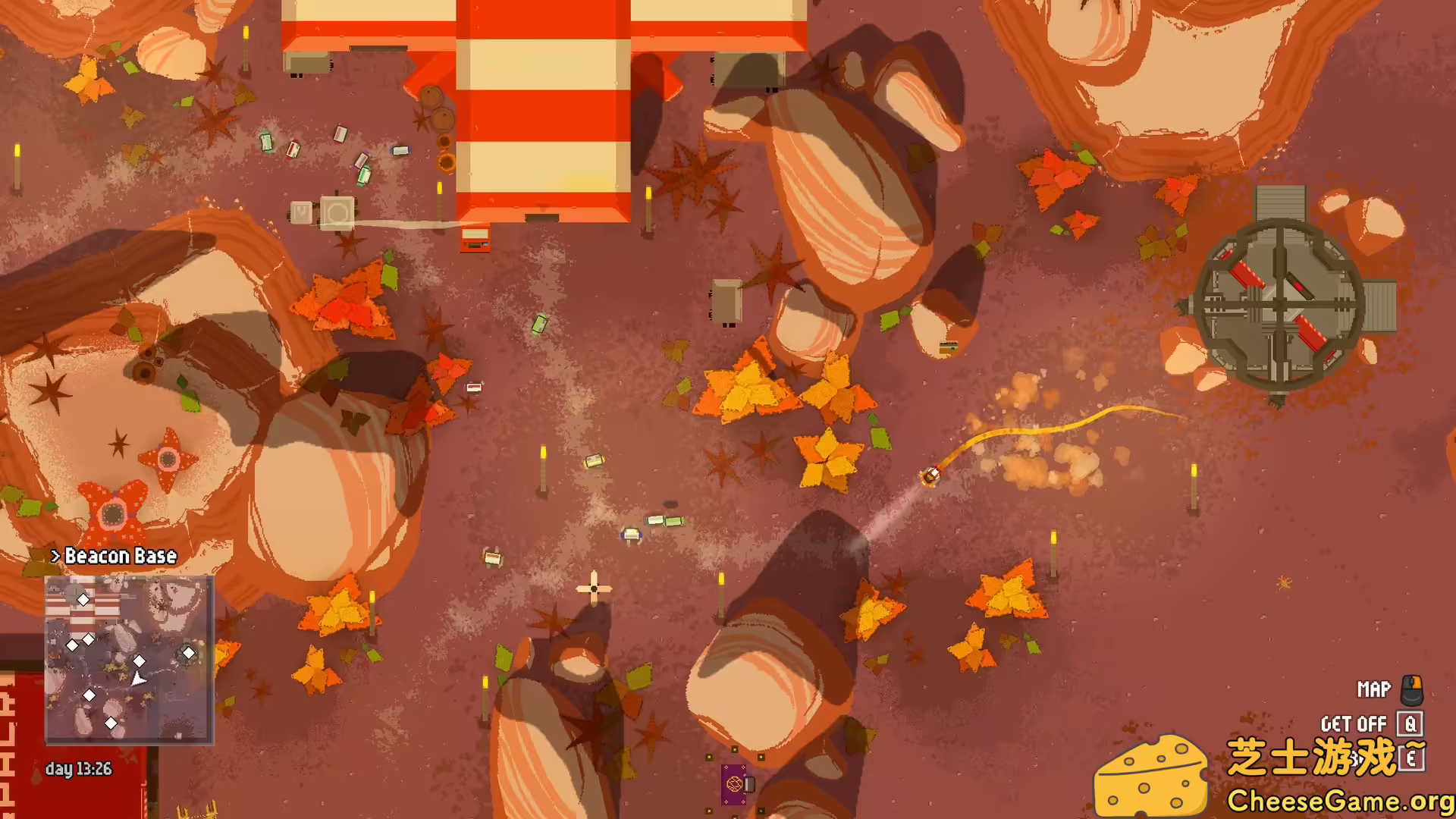Click the diamond marker left of map center
Screen dimensions: 1456x819
[x=73, y=645]
